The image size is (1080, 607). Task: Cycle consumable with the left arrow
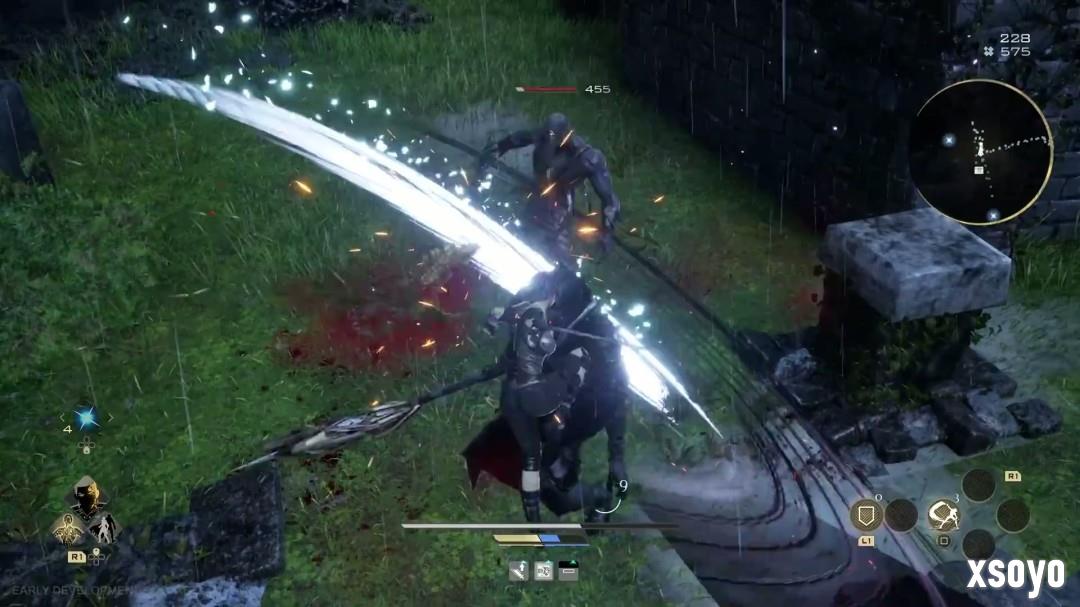point(63,417)
